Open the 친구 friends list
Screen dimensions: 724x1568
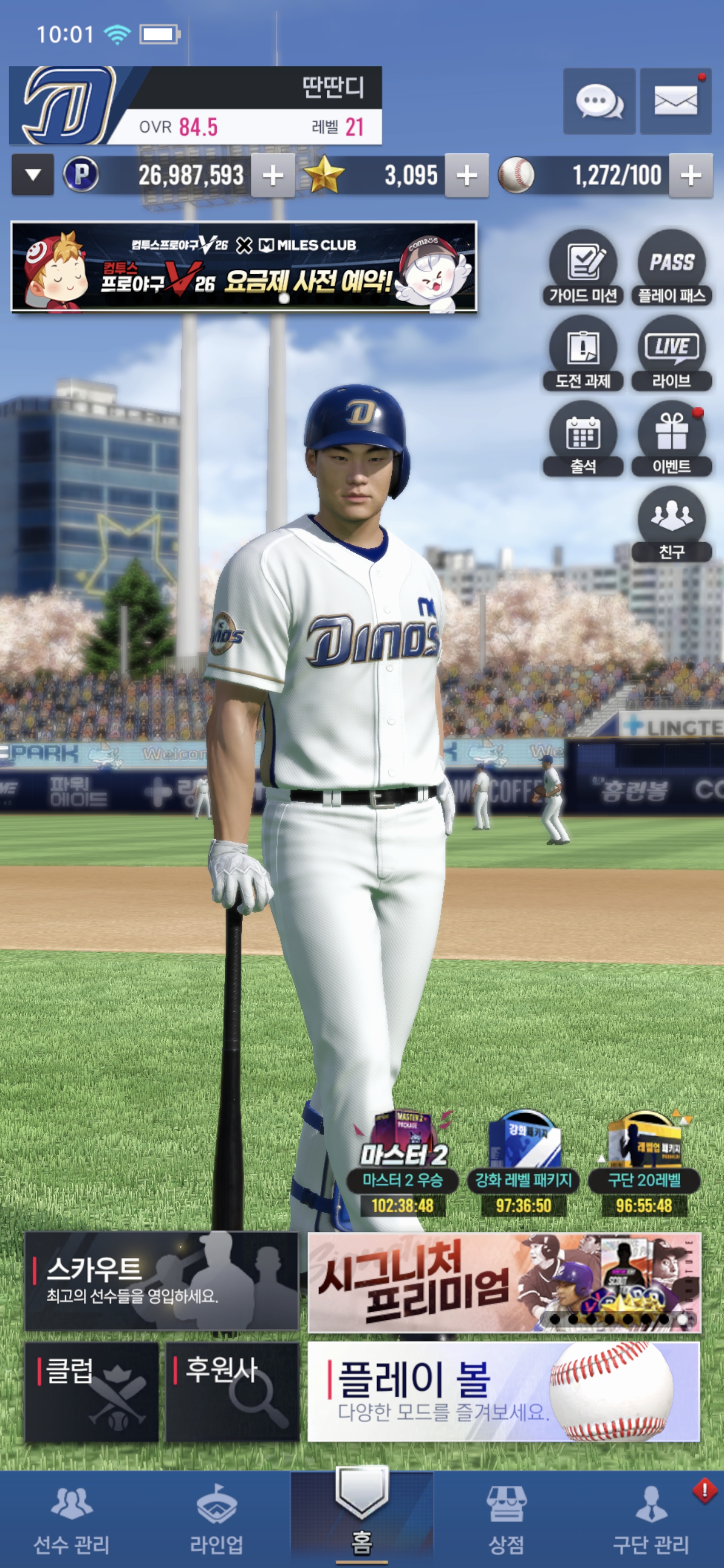(x=671, y=525)
